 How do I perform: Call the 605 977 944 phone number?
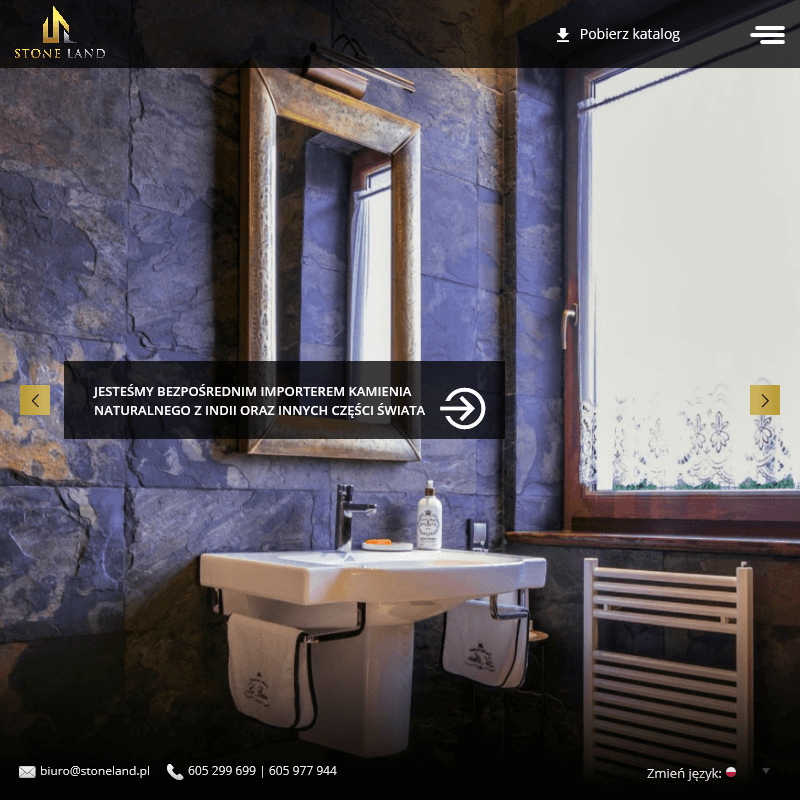[303, 771]
